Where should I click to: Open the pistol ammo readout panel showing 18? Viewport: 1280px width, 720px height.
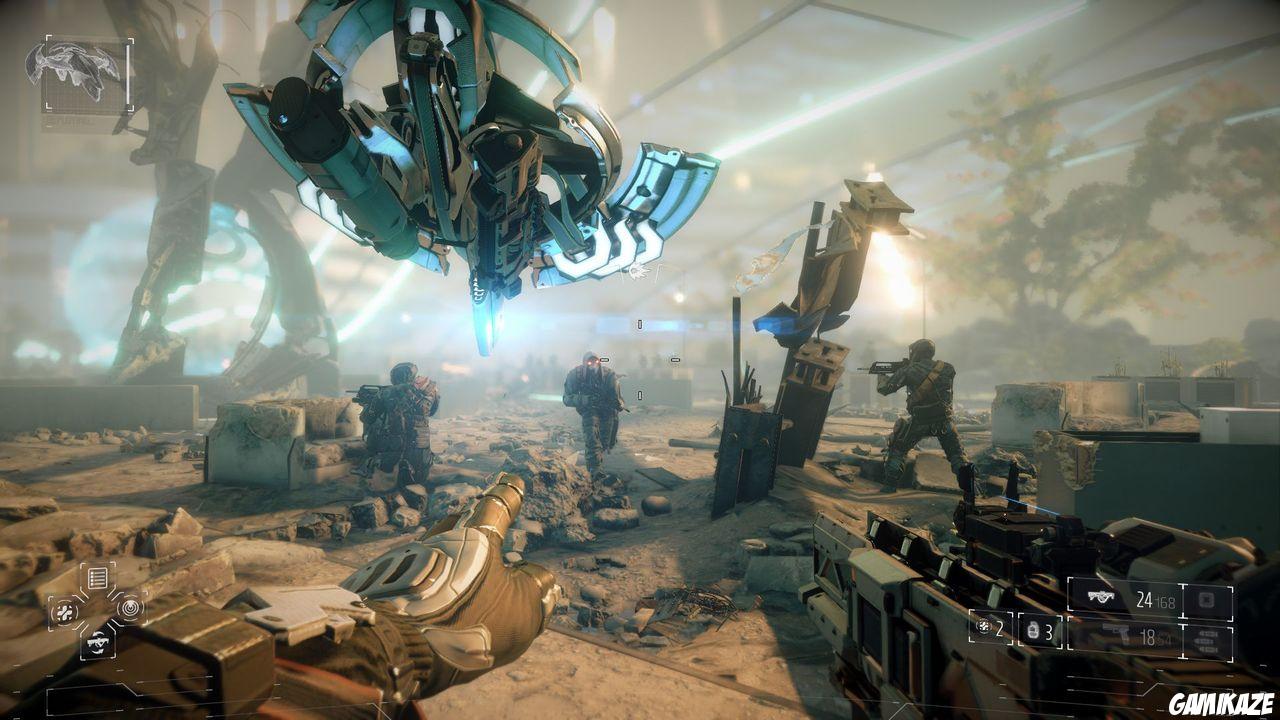1148,634
